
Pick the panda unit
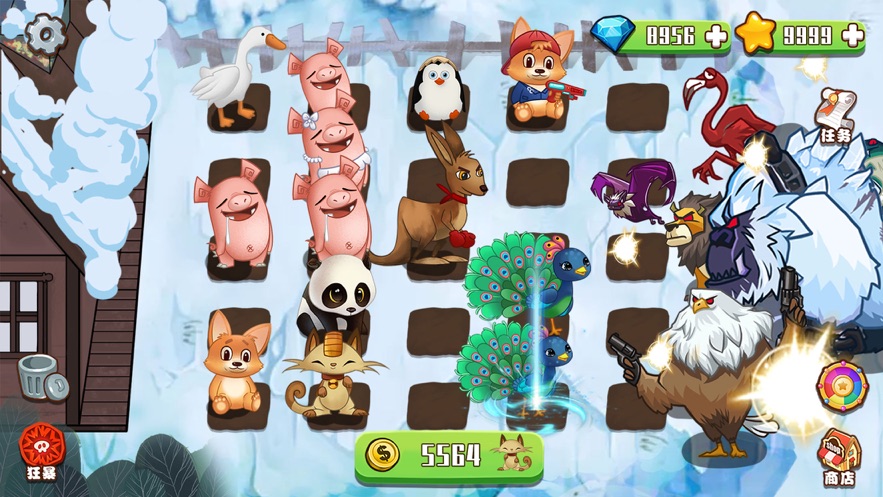pos(338,290)
